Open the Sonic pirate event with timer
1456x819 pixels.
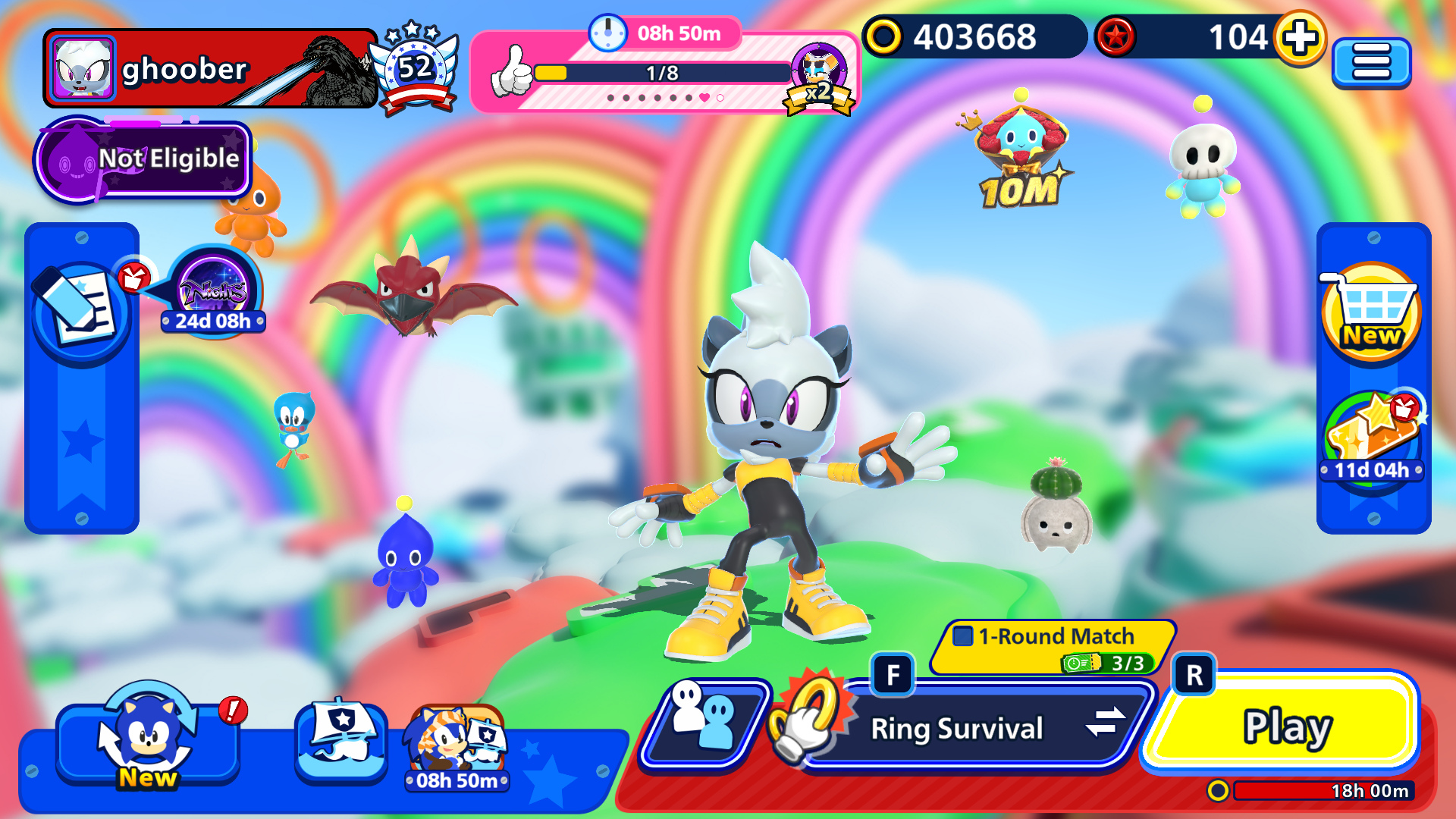point(457,743)
